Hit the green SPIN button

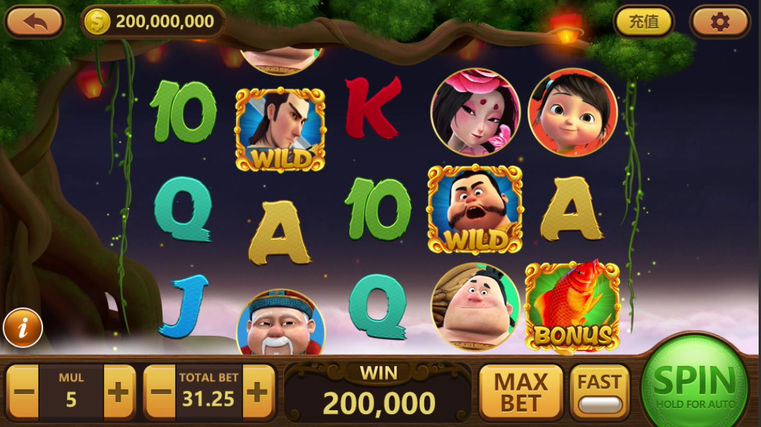point(694,385)
